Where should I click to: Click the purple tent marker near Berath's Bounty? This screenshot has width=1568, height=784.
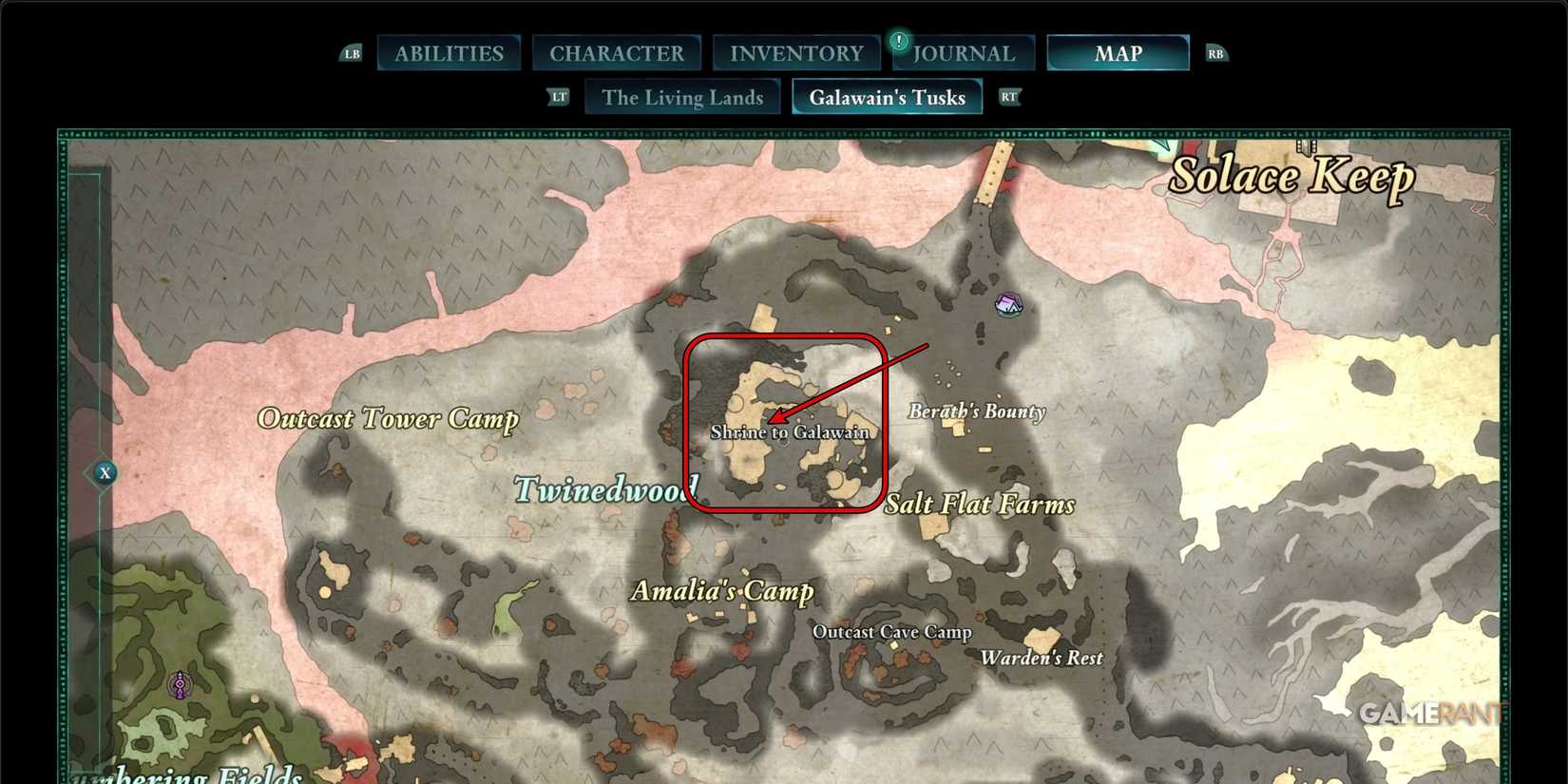1010,305
